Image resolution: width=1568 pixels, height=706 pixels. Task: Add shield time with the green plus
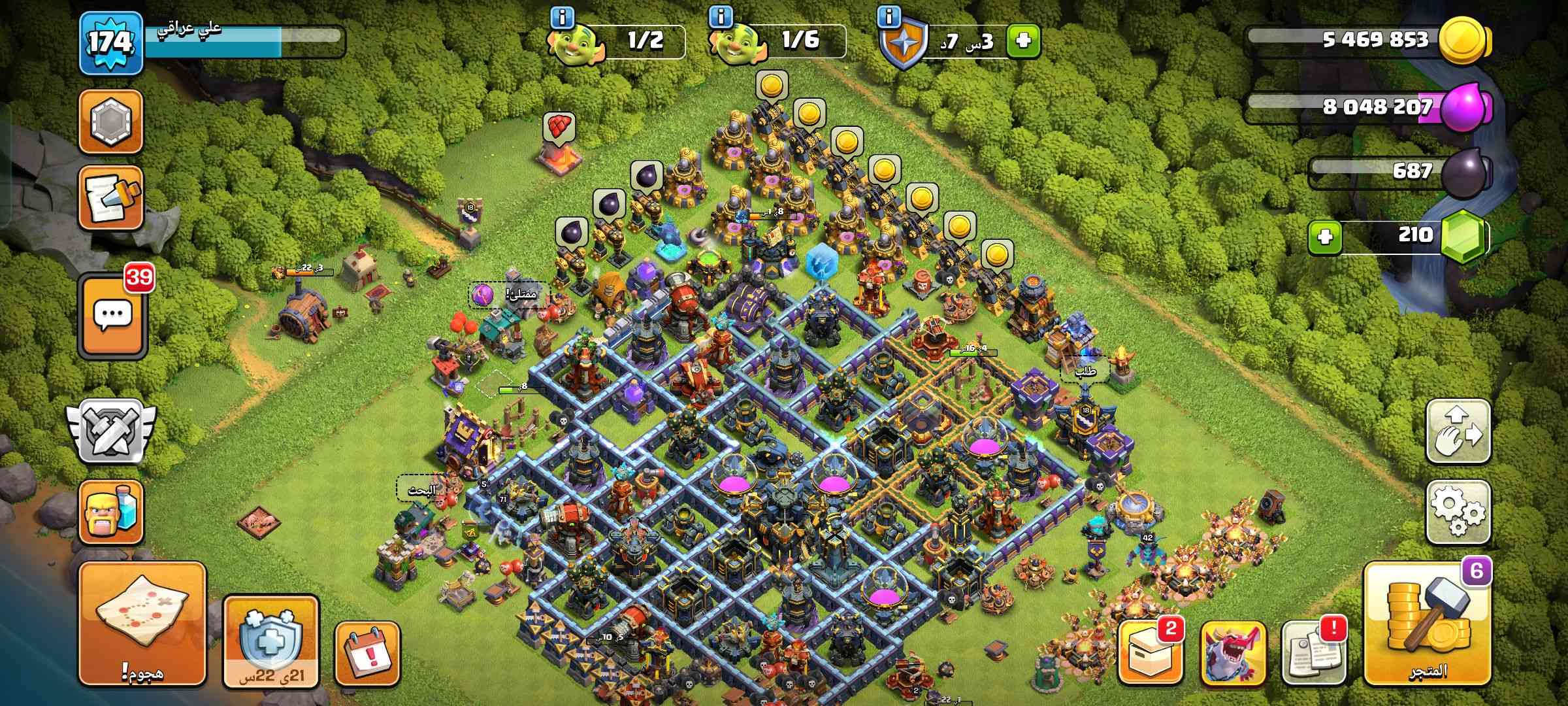pyautogui.click(x=1023, y=41)
